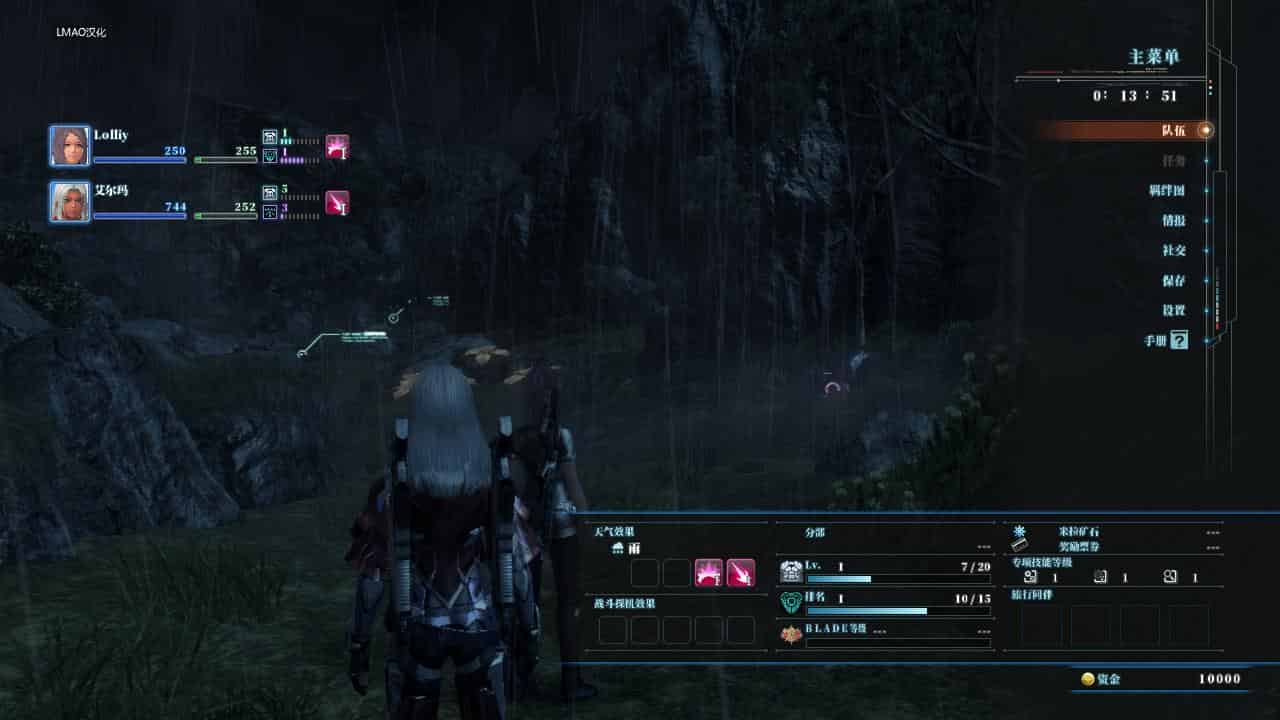
Task: Click the 排名 rank emblem icon
Action: coord(791,604)
